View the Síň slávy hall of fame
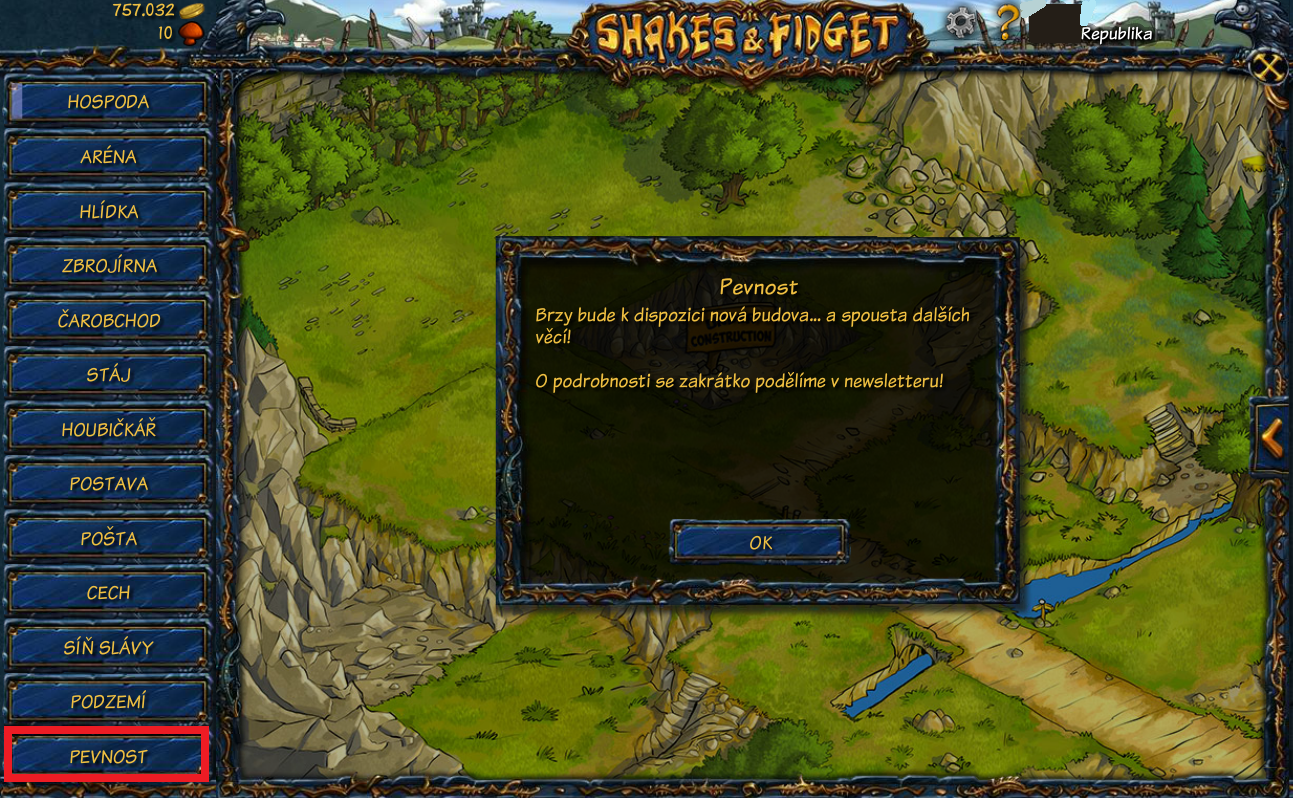 (108, 648)
